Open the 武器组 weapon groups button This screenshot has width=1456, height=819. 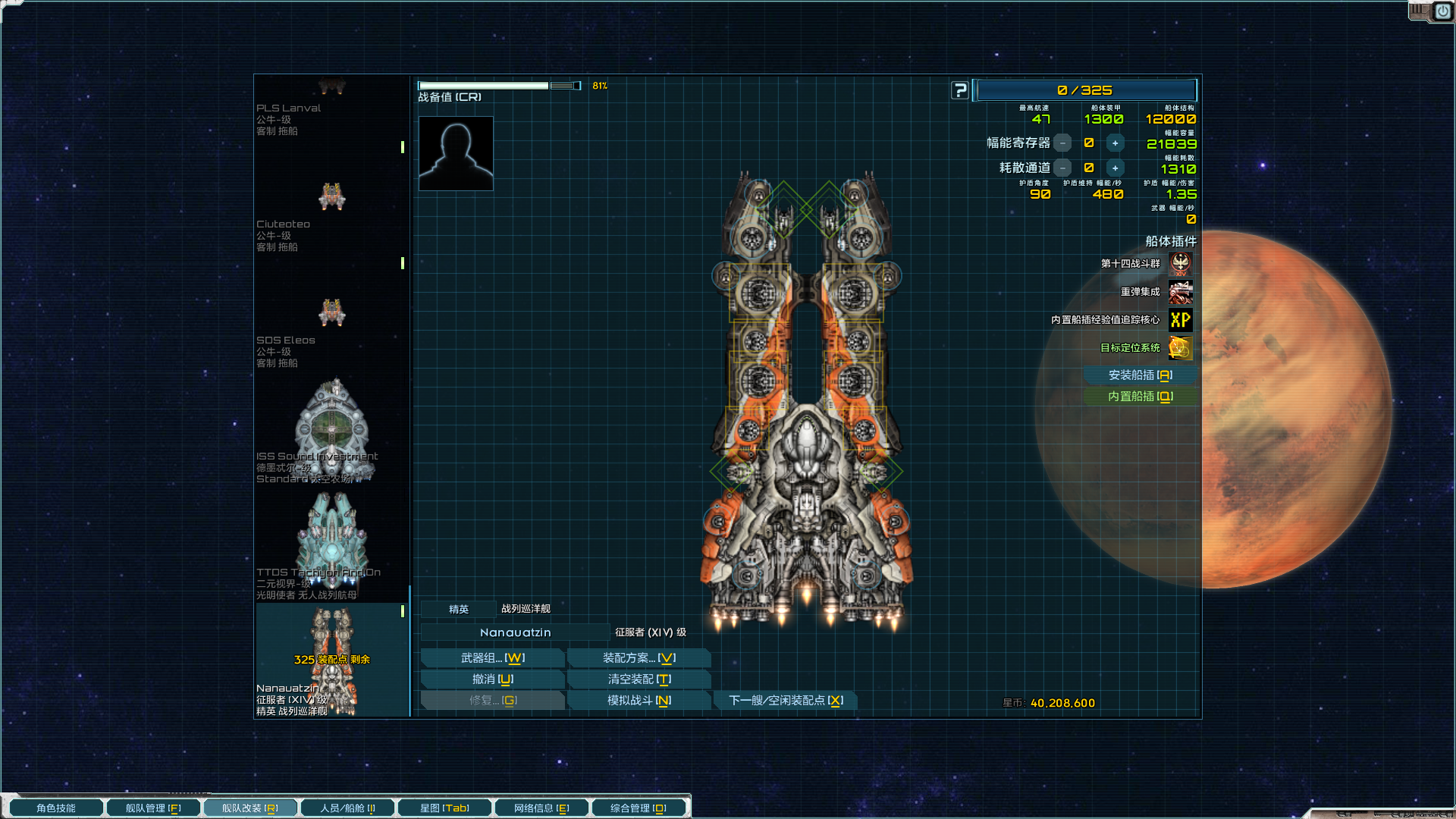pyautogui.click(x=492, y=658)
